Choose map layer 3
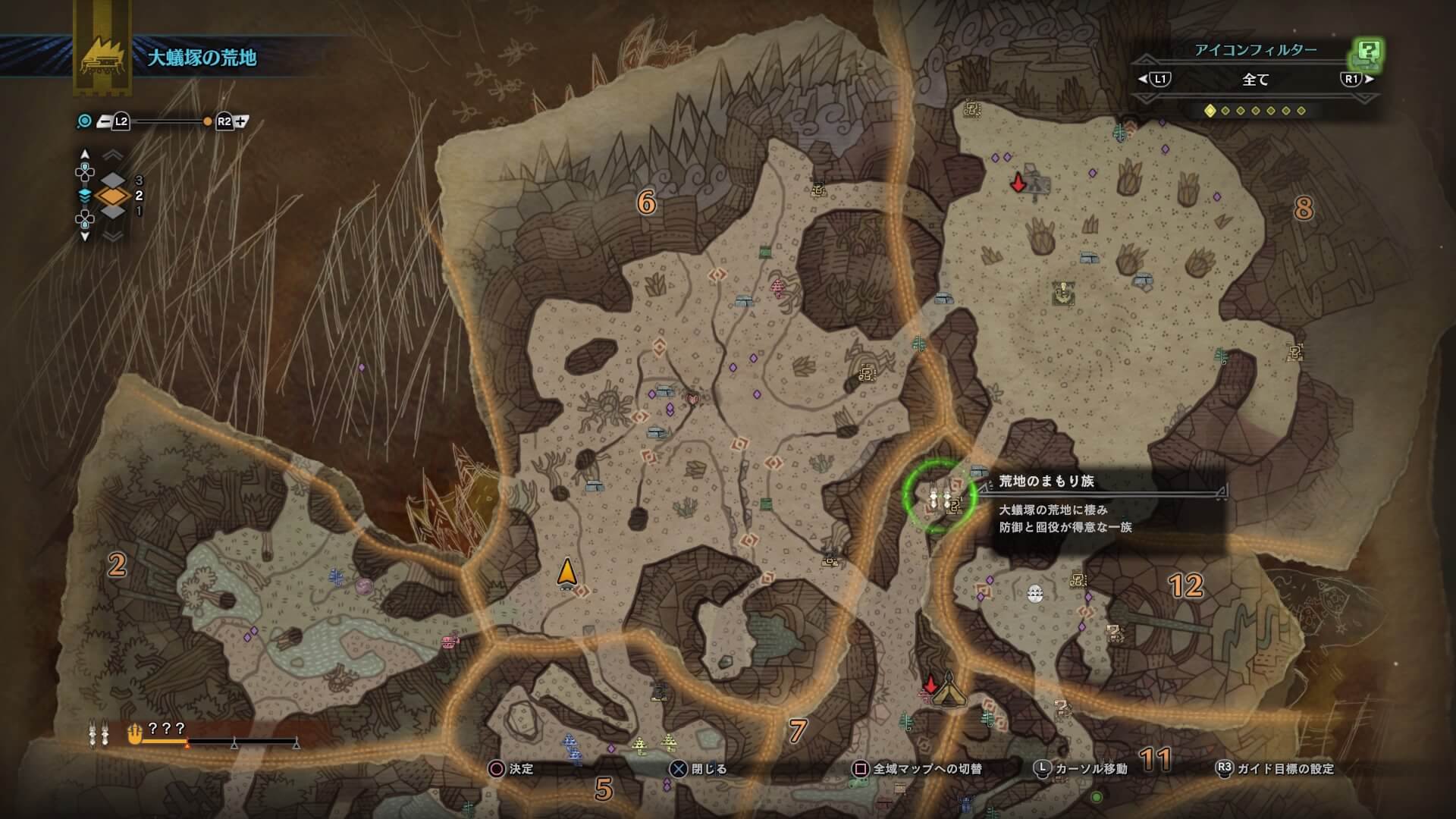1456x819 pixels. tap(114, 180)
